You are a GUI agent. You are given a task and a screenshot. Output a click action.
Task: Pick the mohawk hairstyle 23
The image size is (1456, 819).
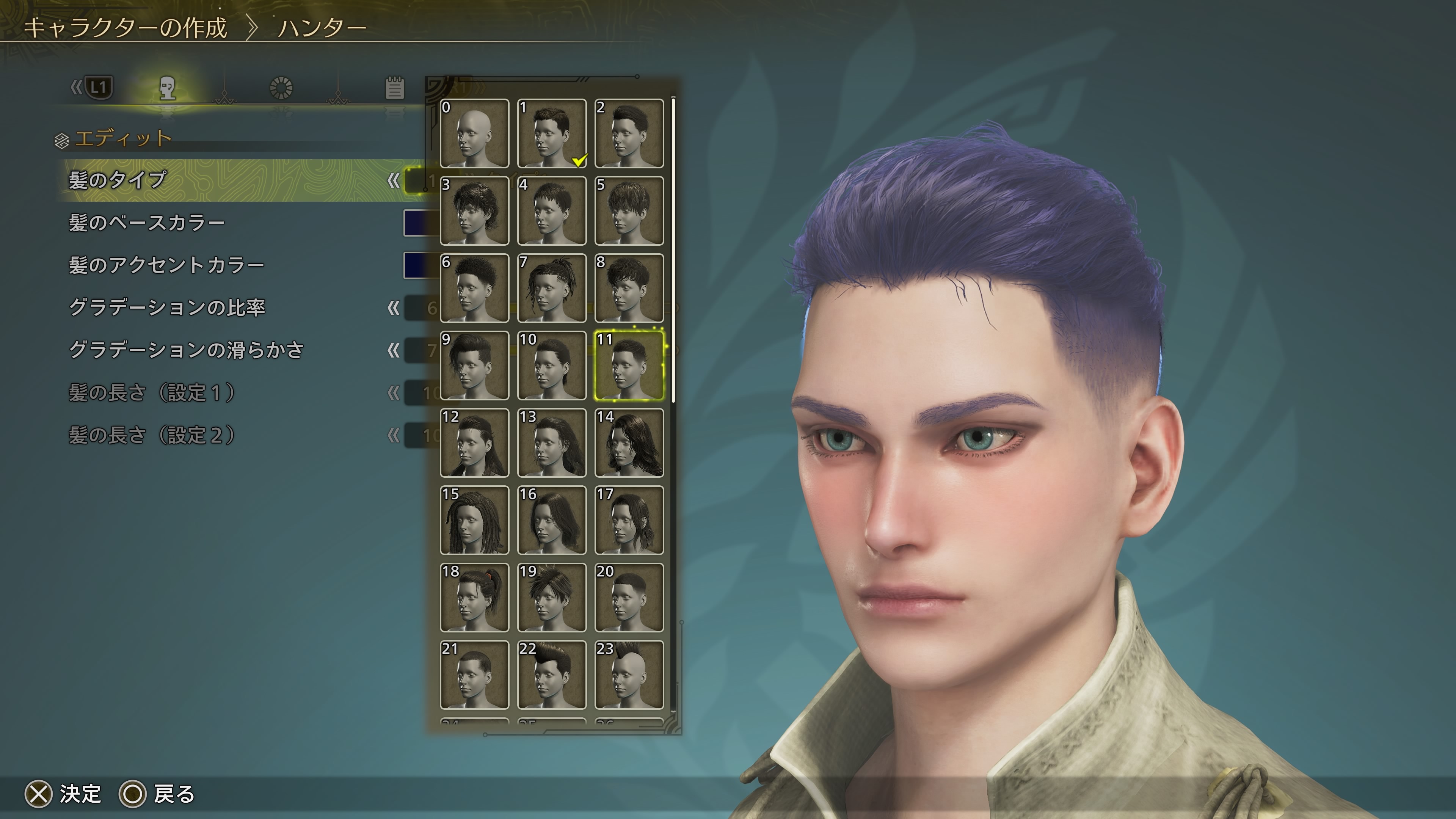coord(629,675)
